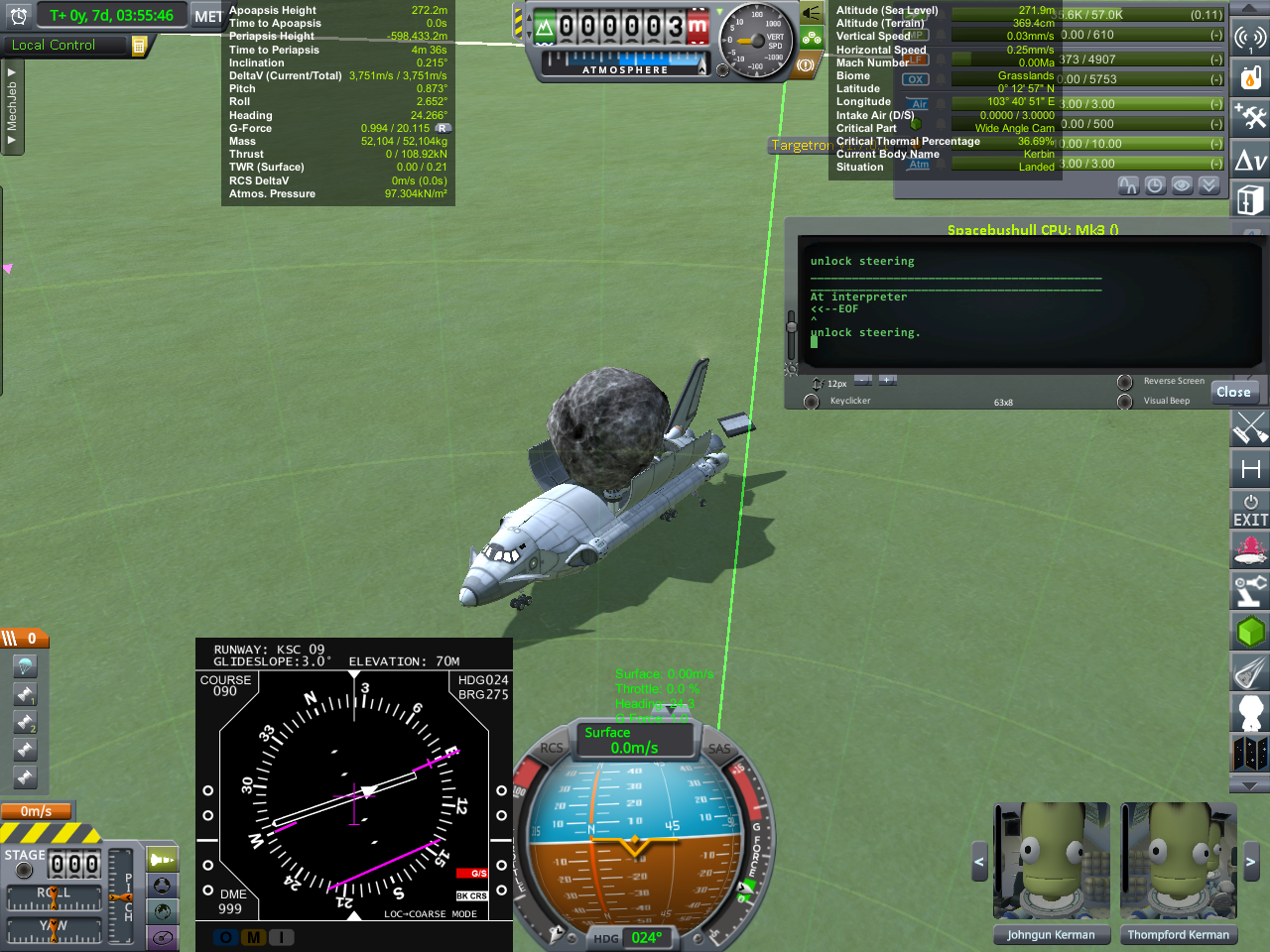
Task: Open the Delta-V toolbar app
Action: point(1250,160)
